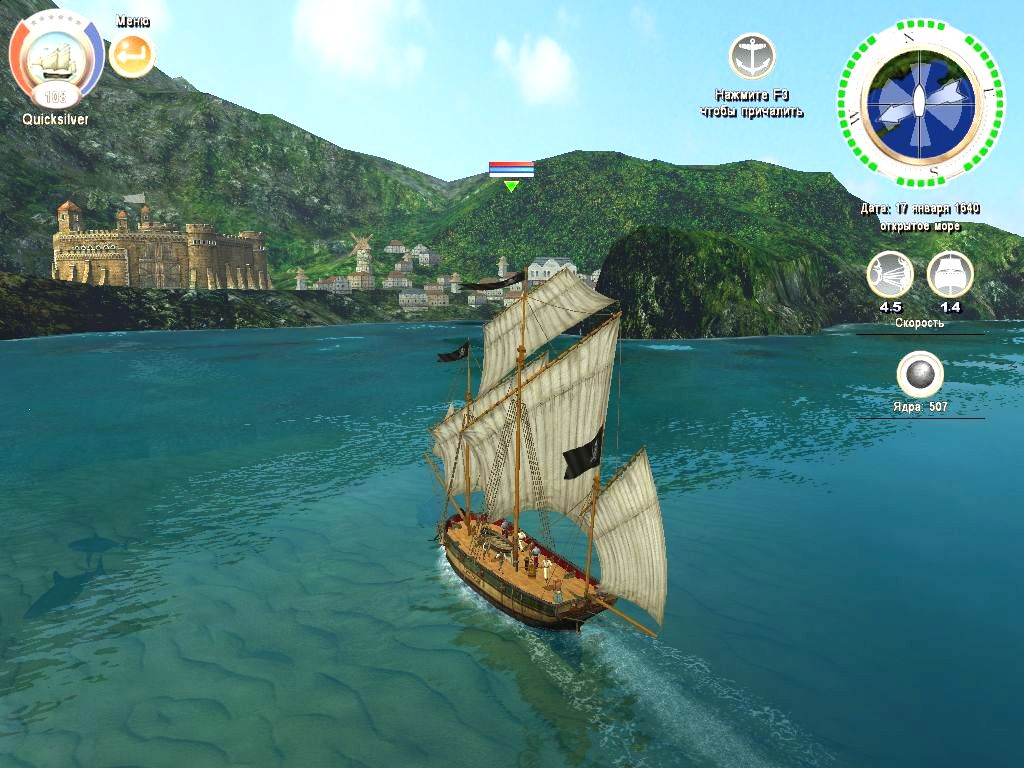
Task: Click the ship sail speed icon
Action: pyautogui.click(x=950, y=275)
